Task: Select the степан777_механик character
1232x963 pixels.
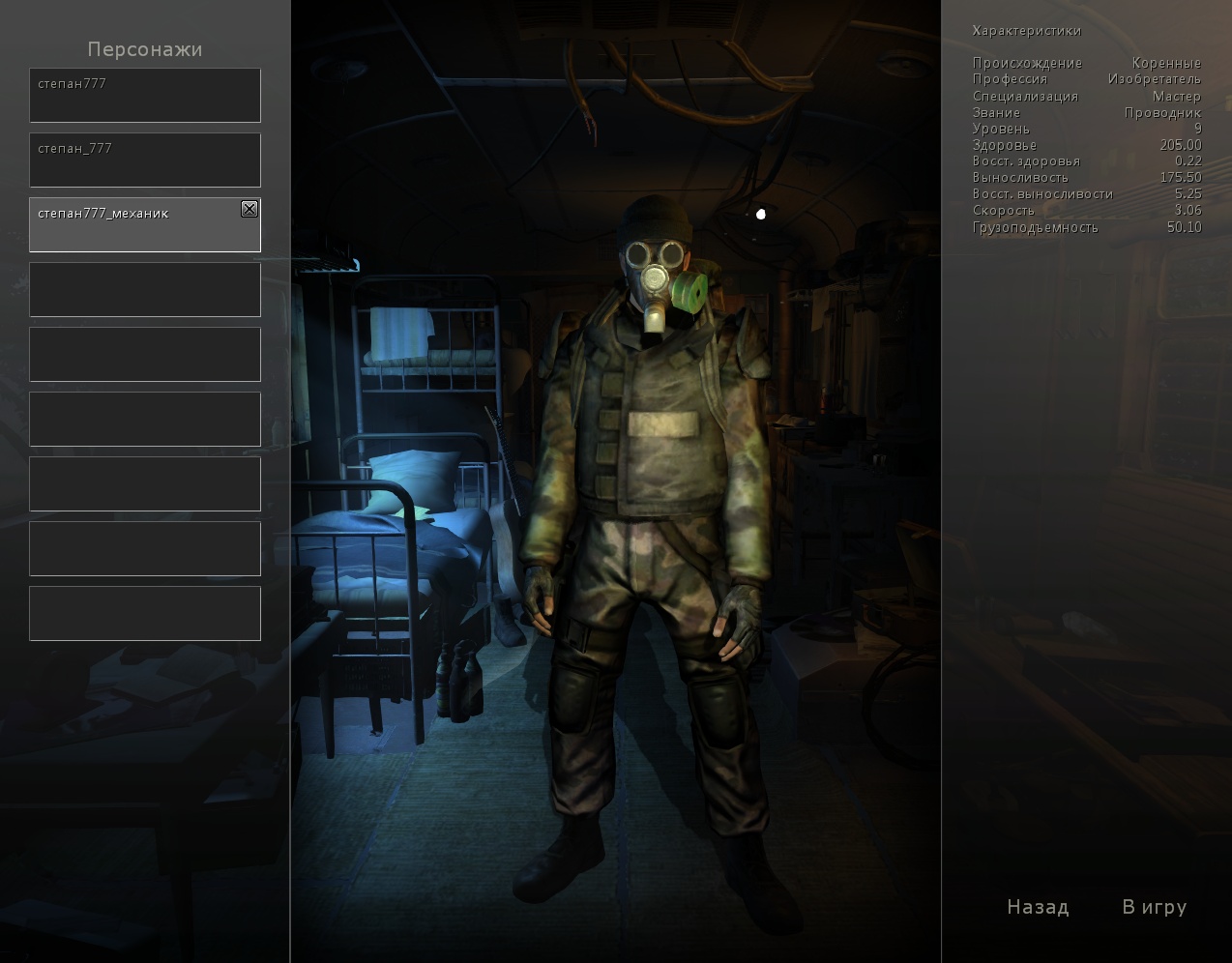Action: point(135,224)
